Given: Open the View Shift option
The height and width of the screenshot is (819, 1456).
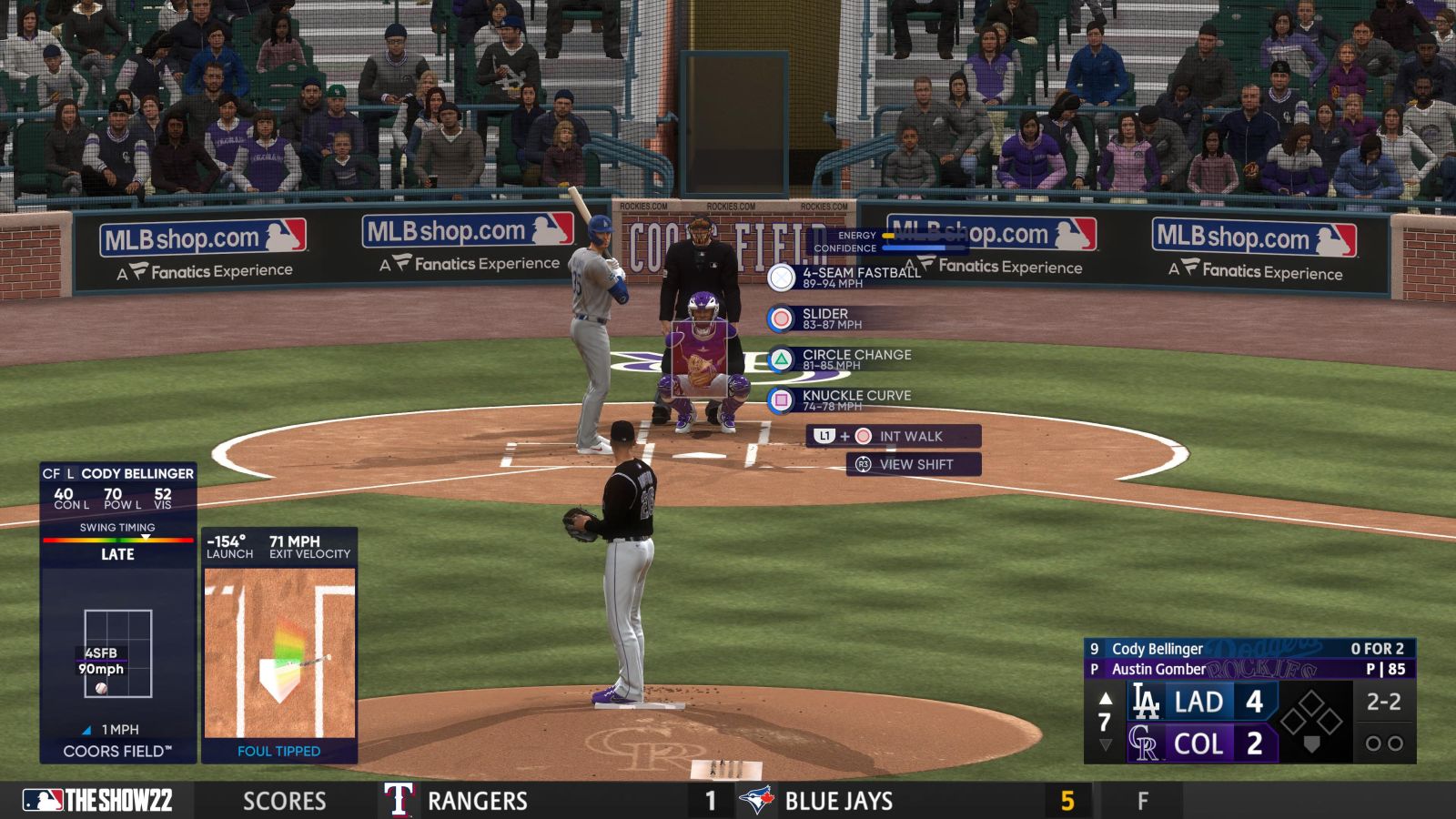Looking at the screenshot, I should coord(913,464).
